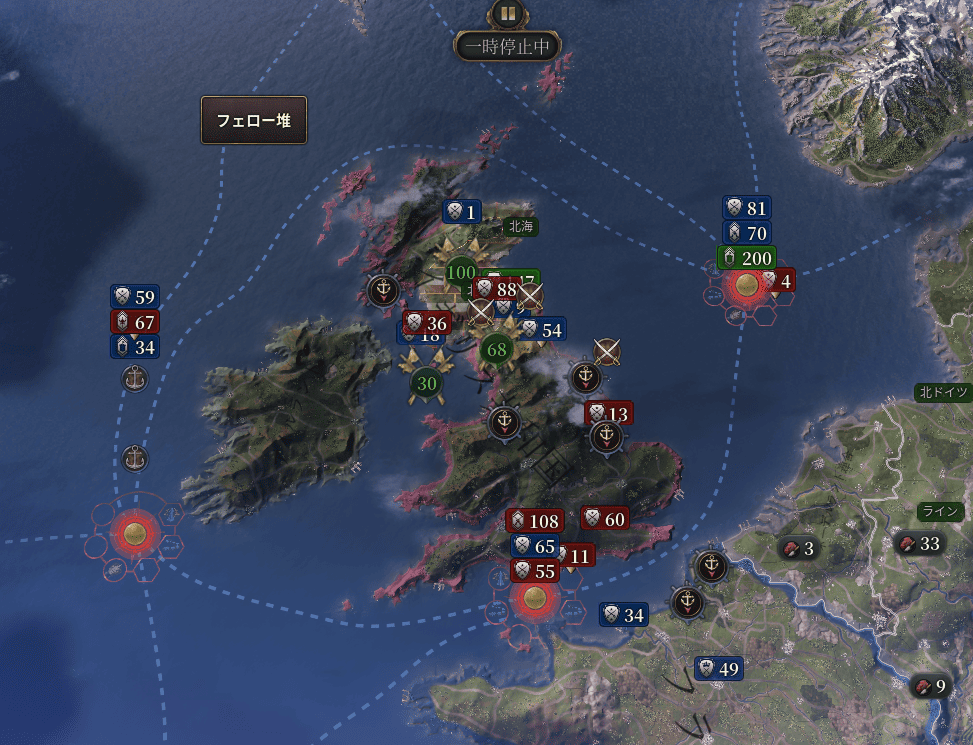Choose the blue army marker showing 65
The width and height of the screenshot is (973, 745).
coord(535,546)
